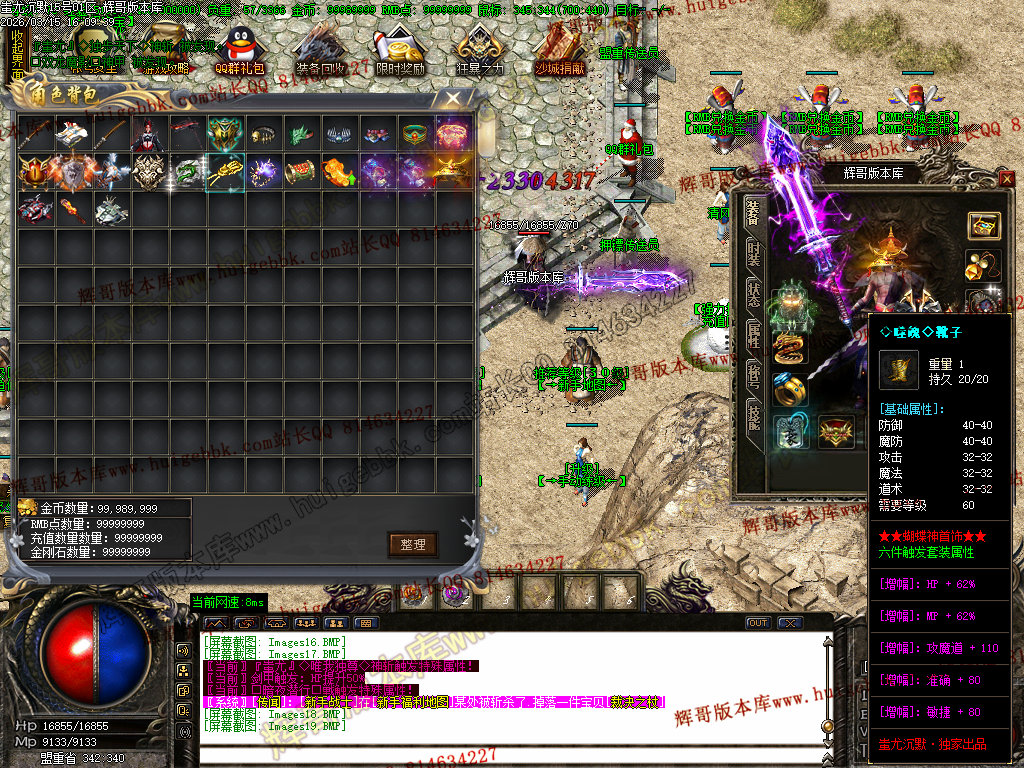Viewport: 1024px width, 768px height.
Task: Click the treasure chest icon in equipment panel
Action: [x=984, y=225]
